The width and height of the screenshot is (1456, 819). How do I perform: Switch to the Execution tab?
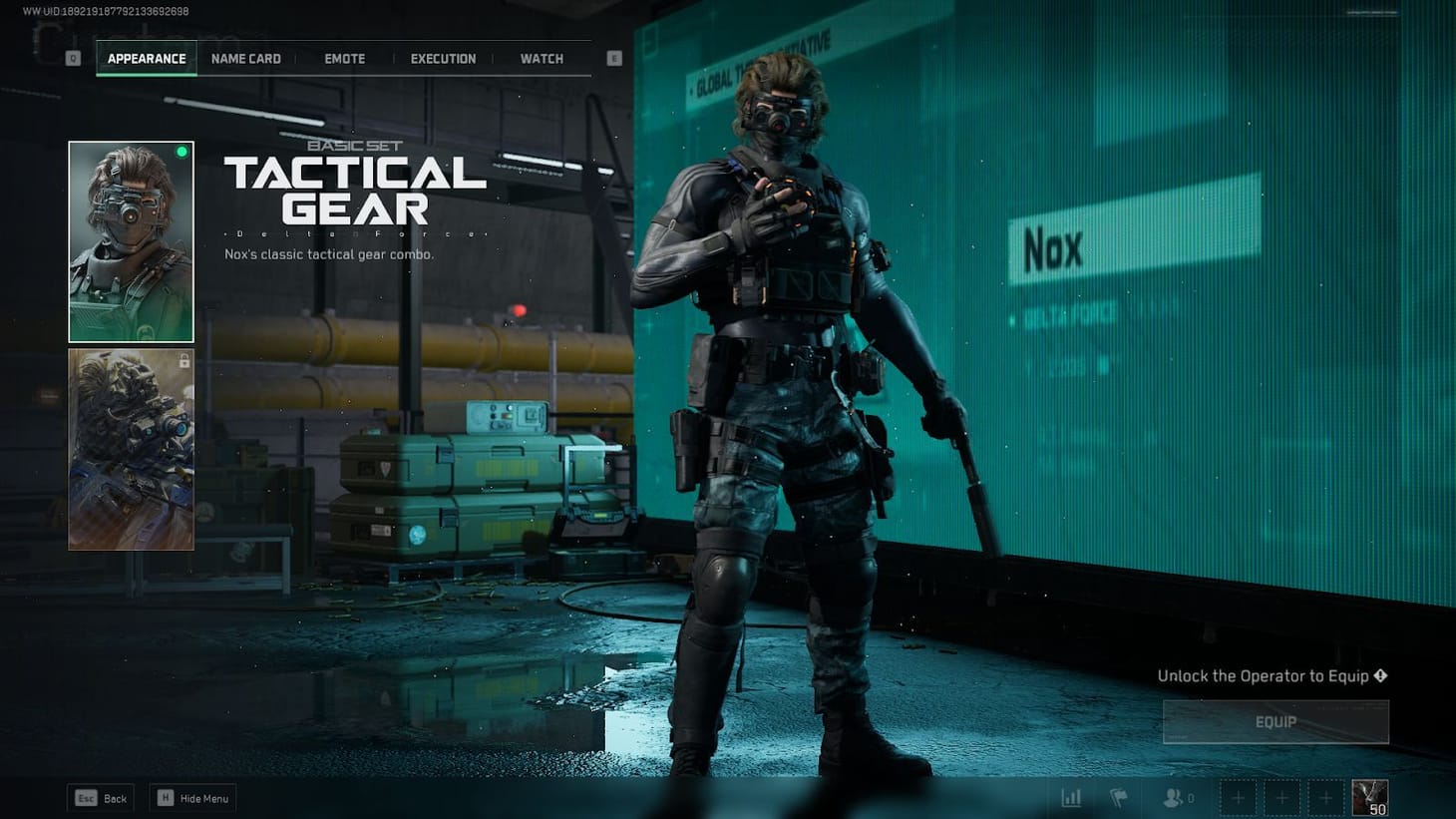[x=443, y=58]
